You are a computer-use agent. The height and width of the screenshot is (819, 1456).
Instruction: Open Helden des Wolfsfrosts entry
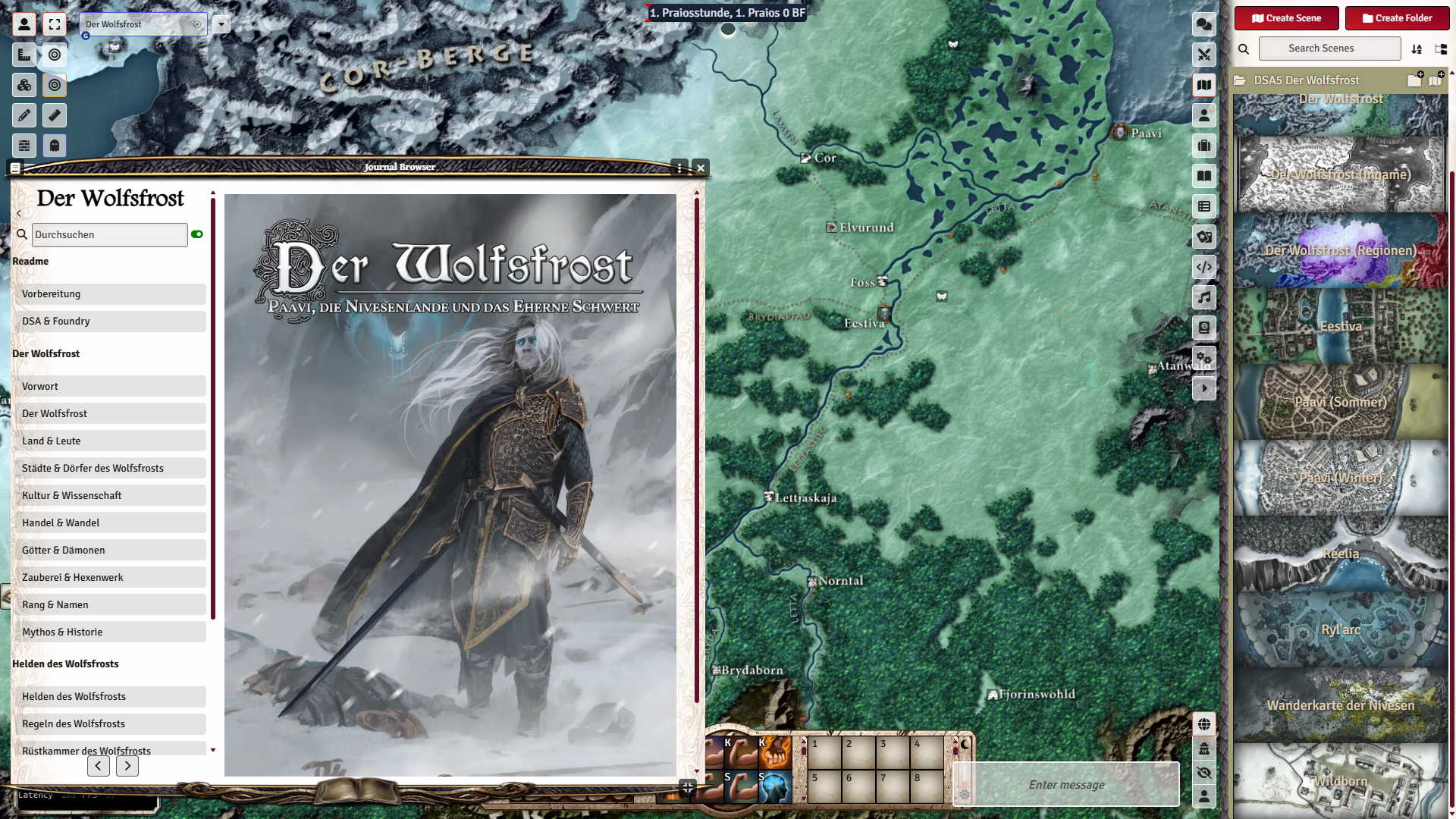pos(110,697)
